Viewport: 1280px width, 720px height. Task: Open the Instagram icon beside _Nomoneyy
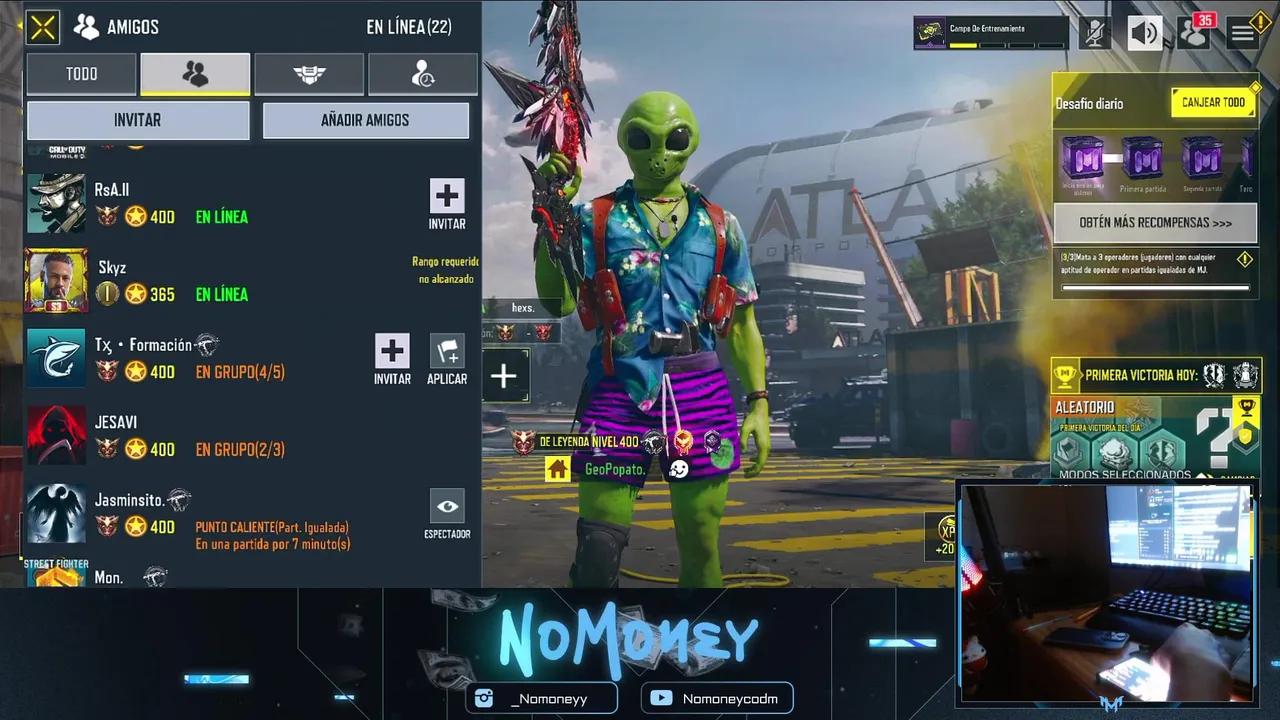pos(482,698)
